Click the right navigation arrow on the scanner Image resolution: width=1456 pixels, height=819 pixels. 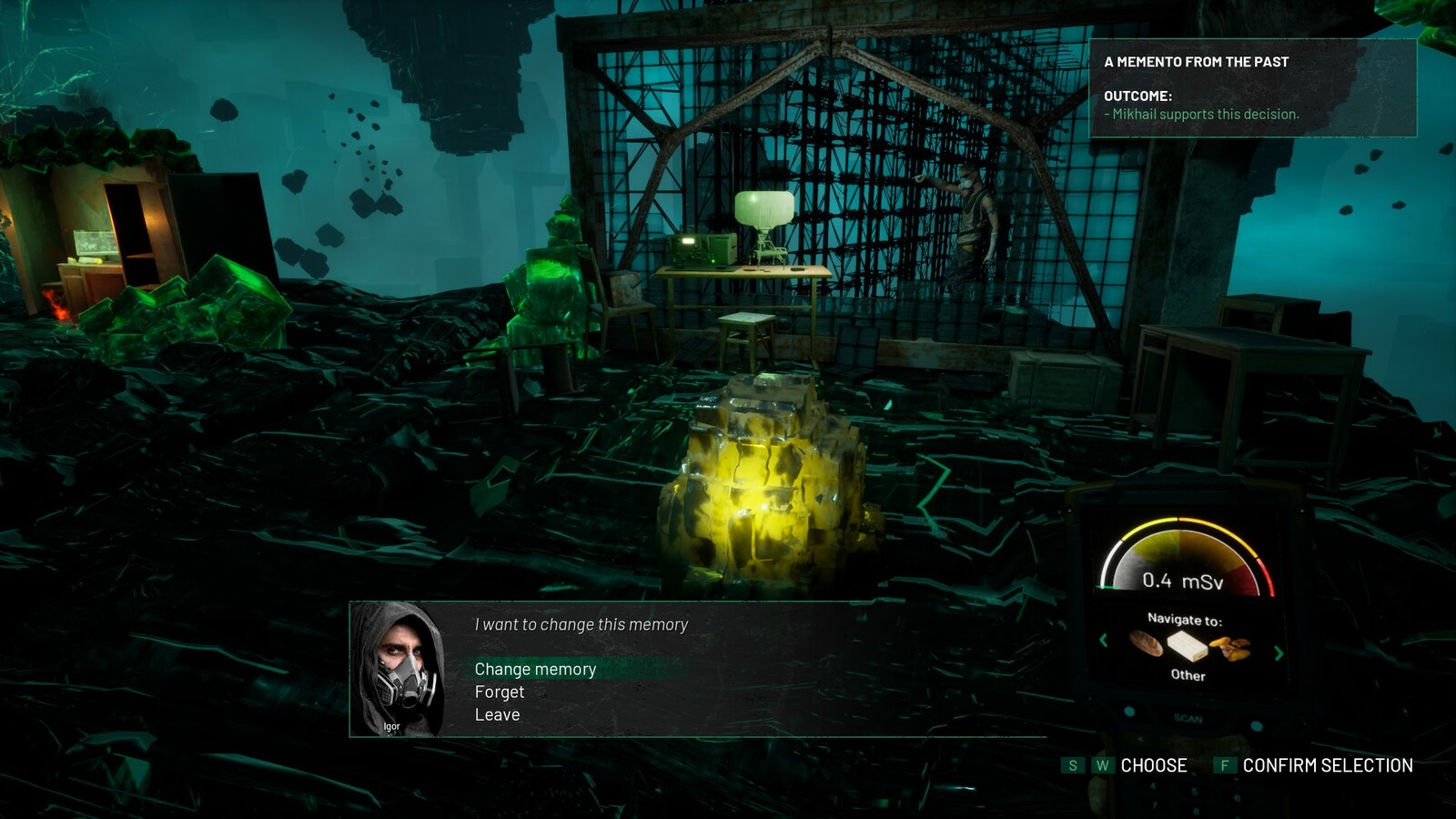(1279, 652)
